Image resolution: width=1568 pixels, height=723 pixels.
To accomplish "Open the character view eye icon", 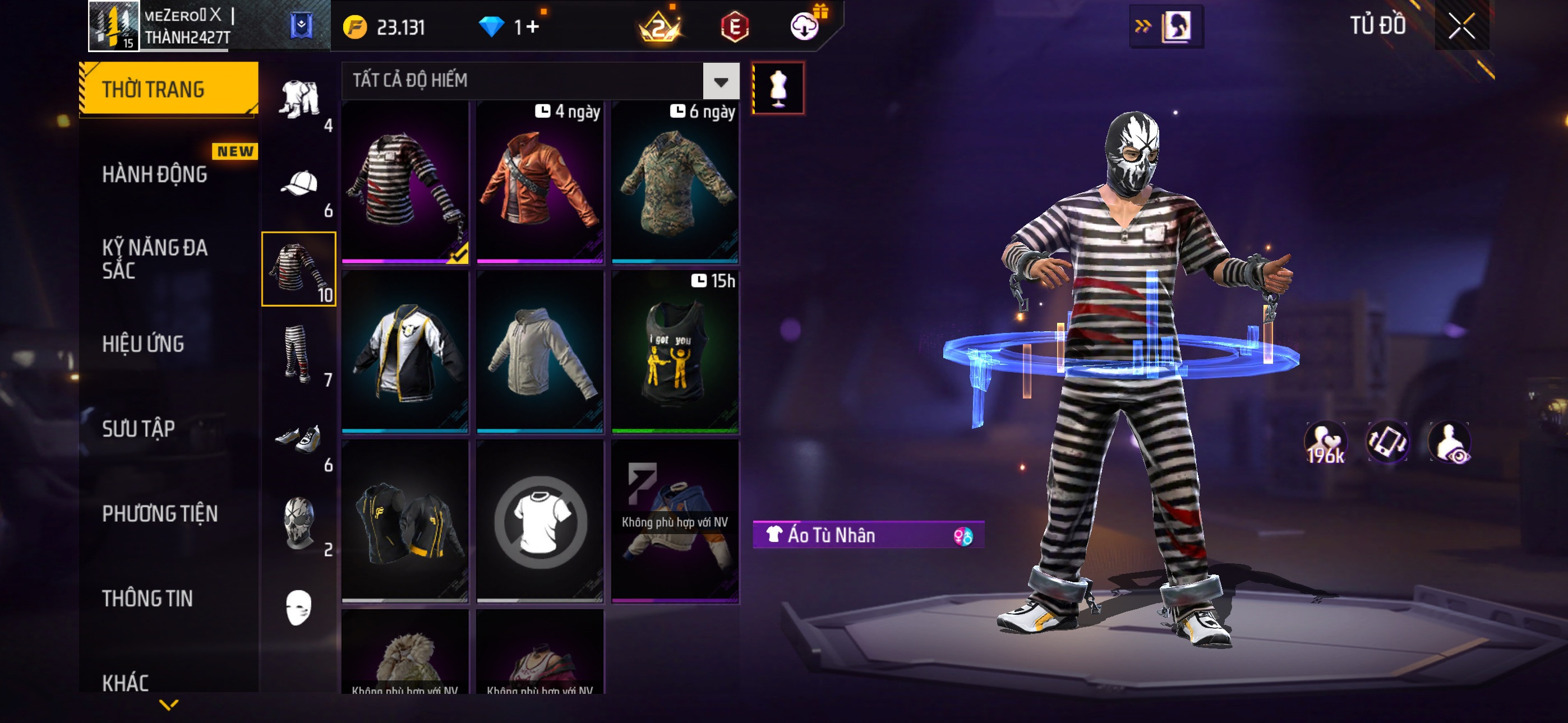I will (x=1450, y=442).
